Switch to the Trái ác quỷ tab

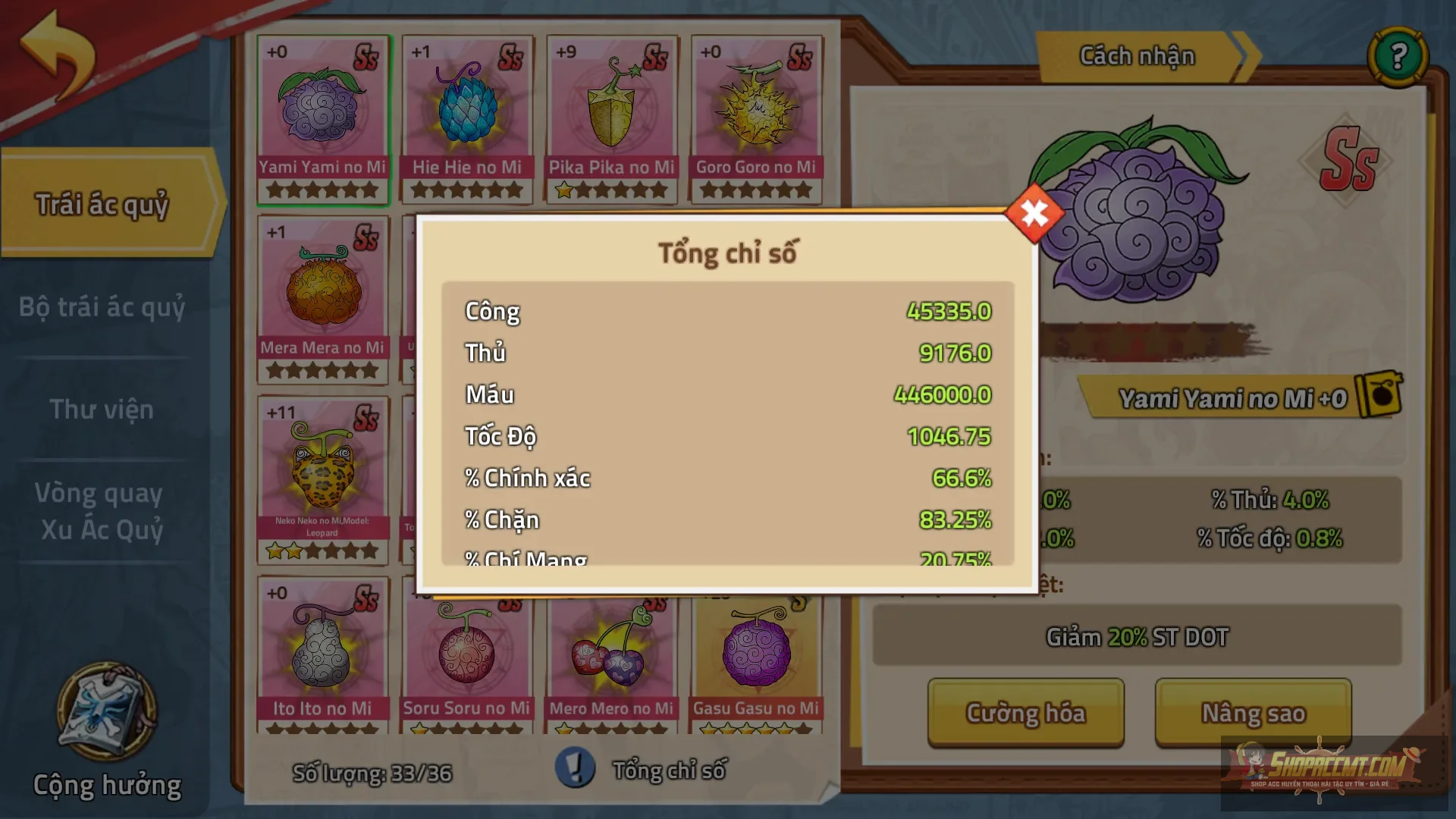coord(104,203)
